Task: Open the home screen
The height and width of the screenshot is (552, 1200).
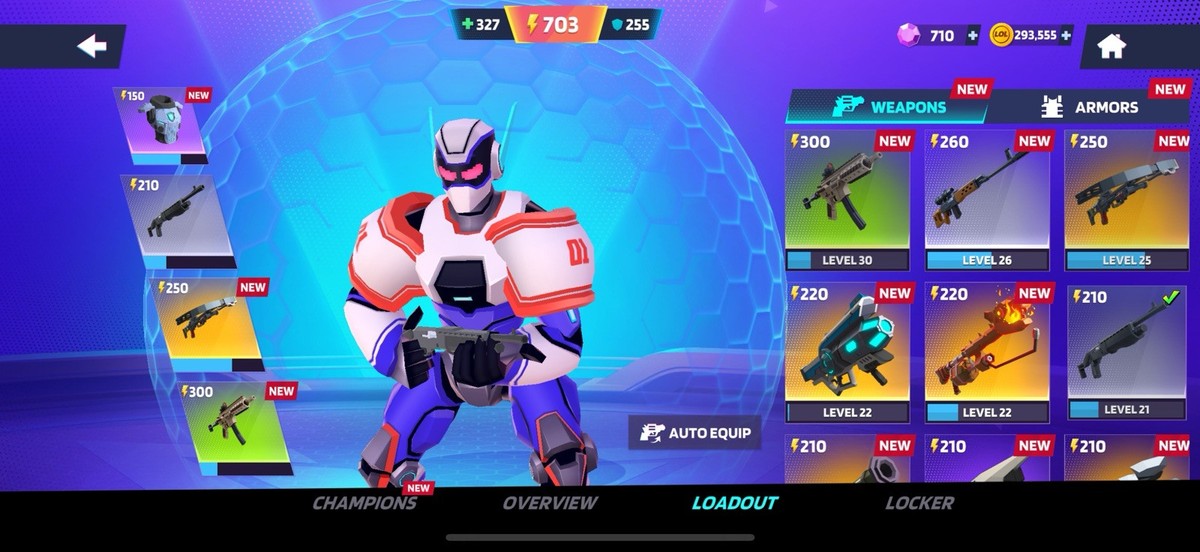Action: coord(1111,46)
